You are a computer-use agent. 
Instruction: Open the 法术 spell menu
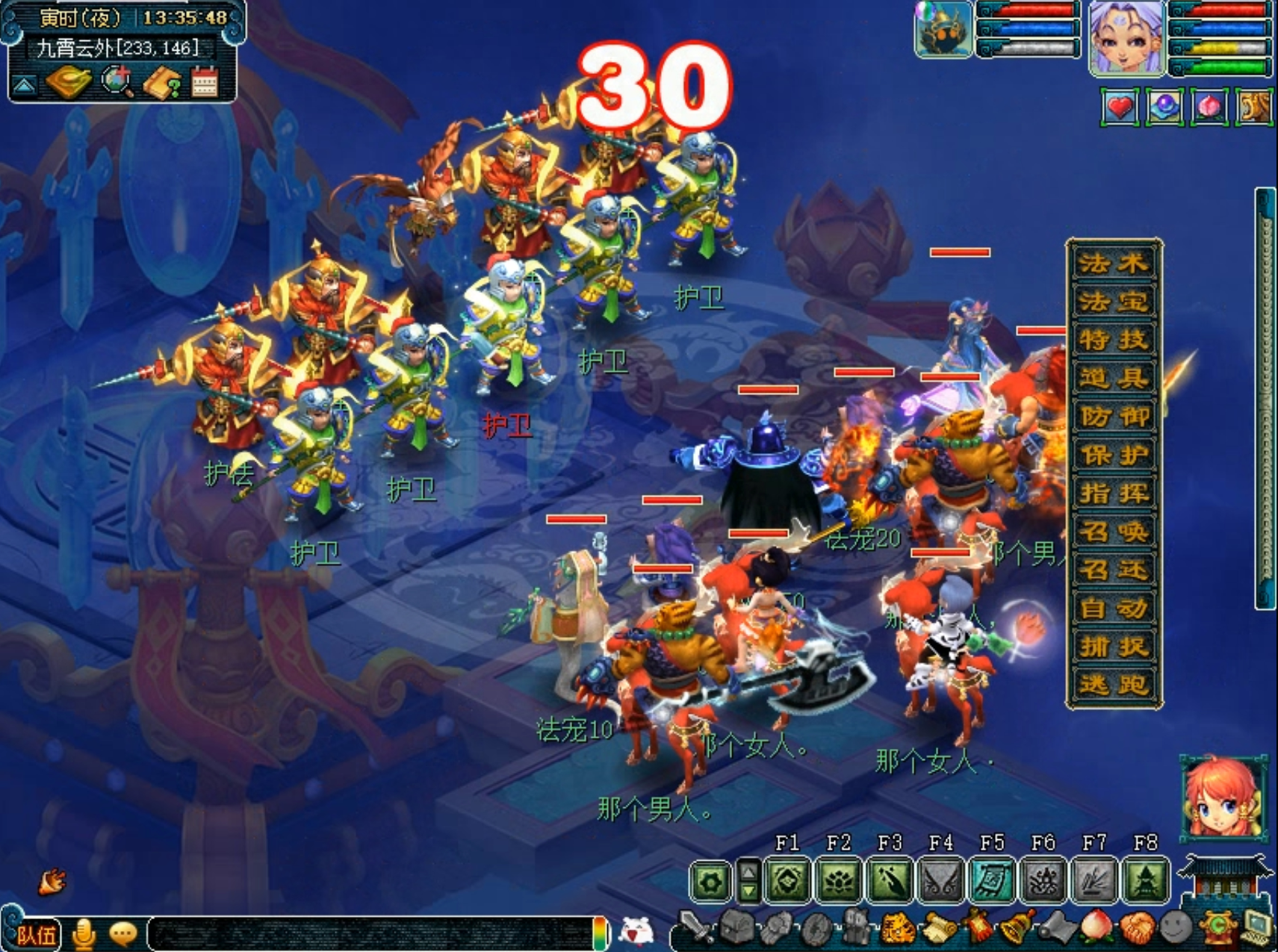pyautogui.click(x=1113, y=263)
